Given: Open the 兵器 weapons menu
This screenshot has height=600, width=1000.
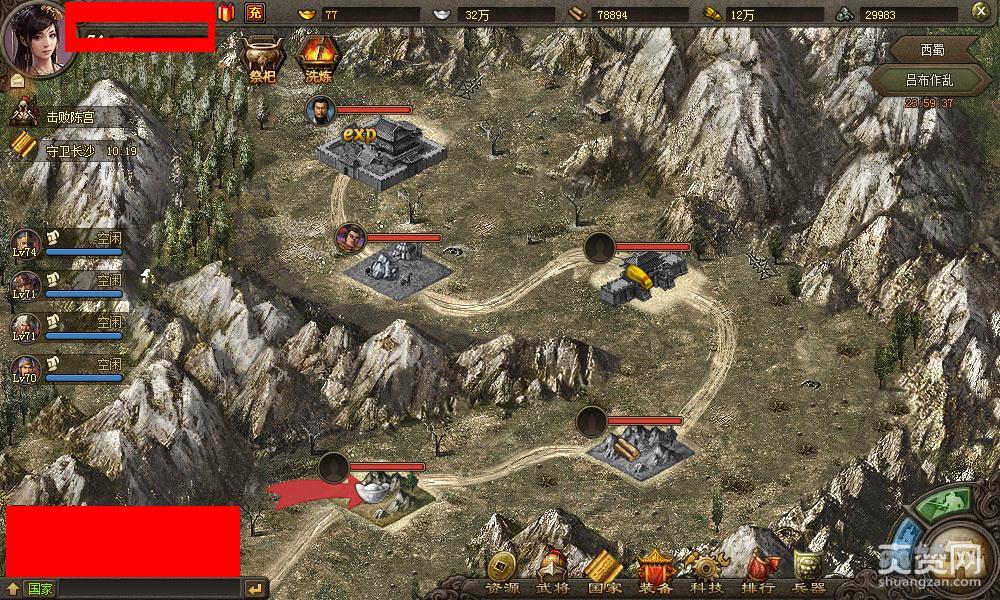Looking at the screenshot, I should coord(809,573).
